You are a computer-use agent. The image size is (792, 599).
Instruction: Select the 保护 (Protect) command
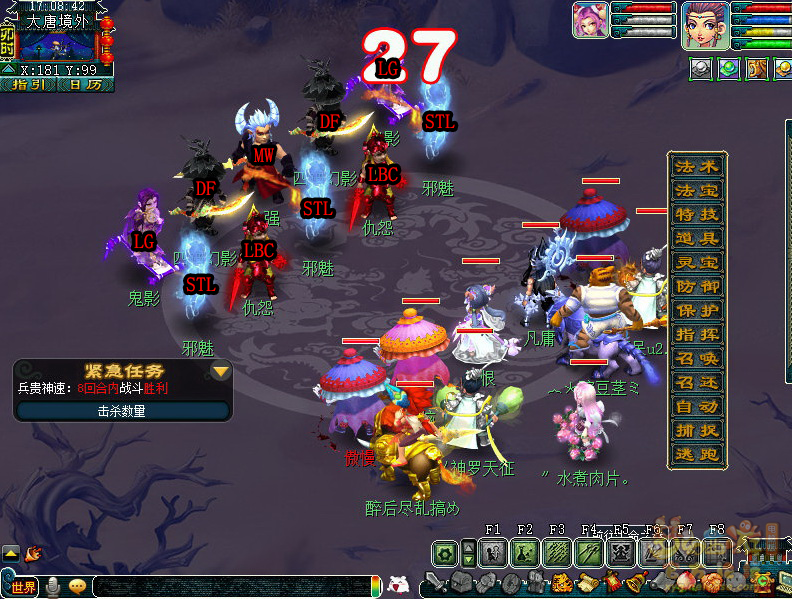click(x=696, y=310)
